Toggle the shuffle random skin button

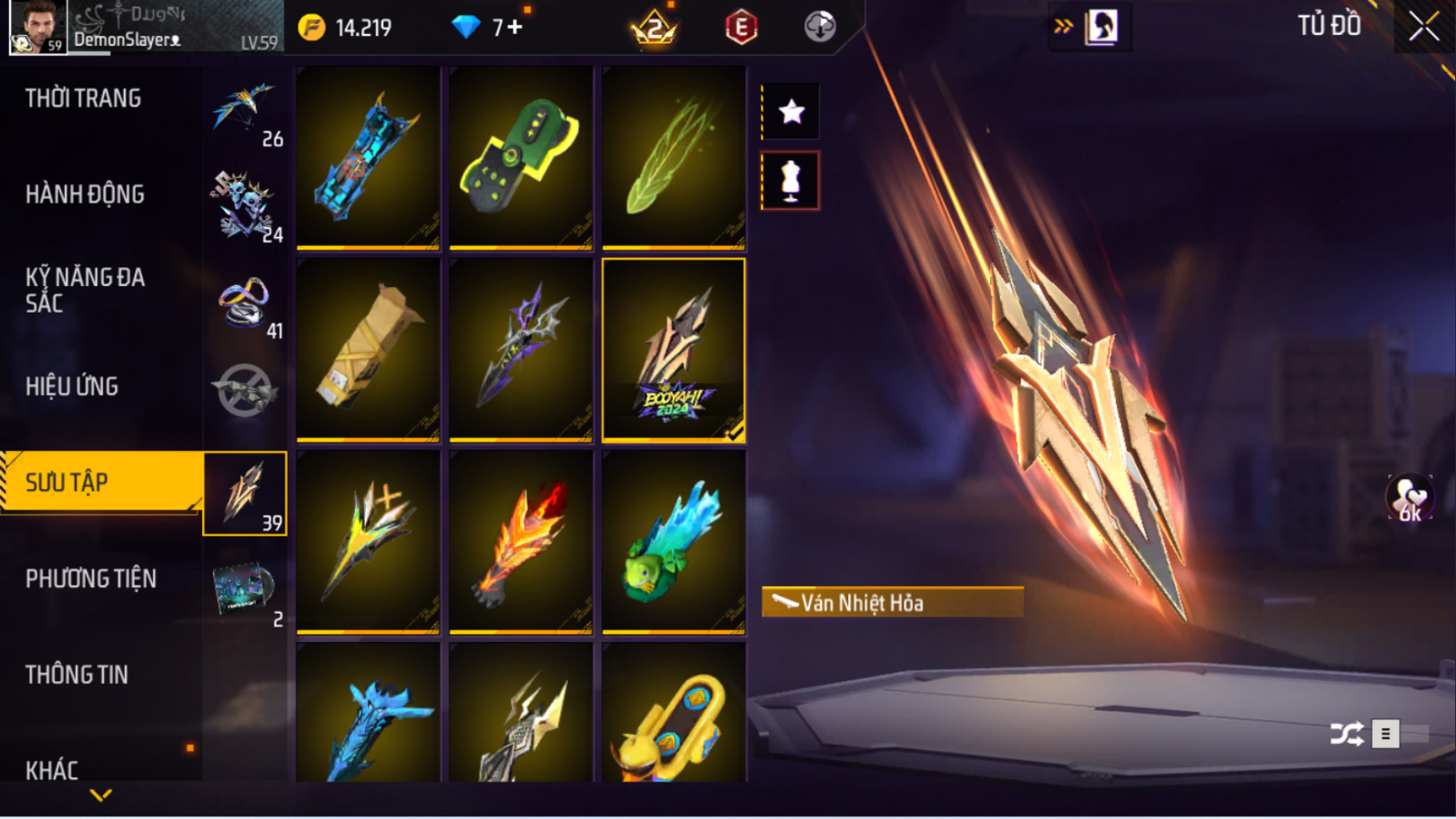pos(1346,733)
